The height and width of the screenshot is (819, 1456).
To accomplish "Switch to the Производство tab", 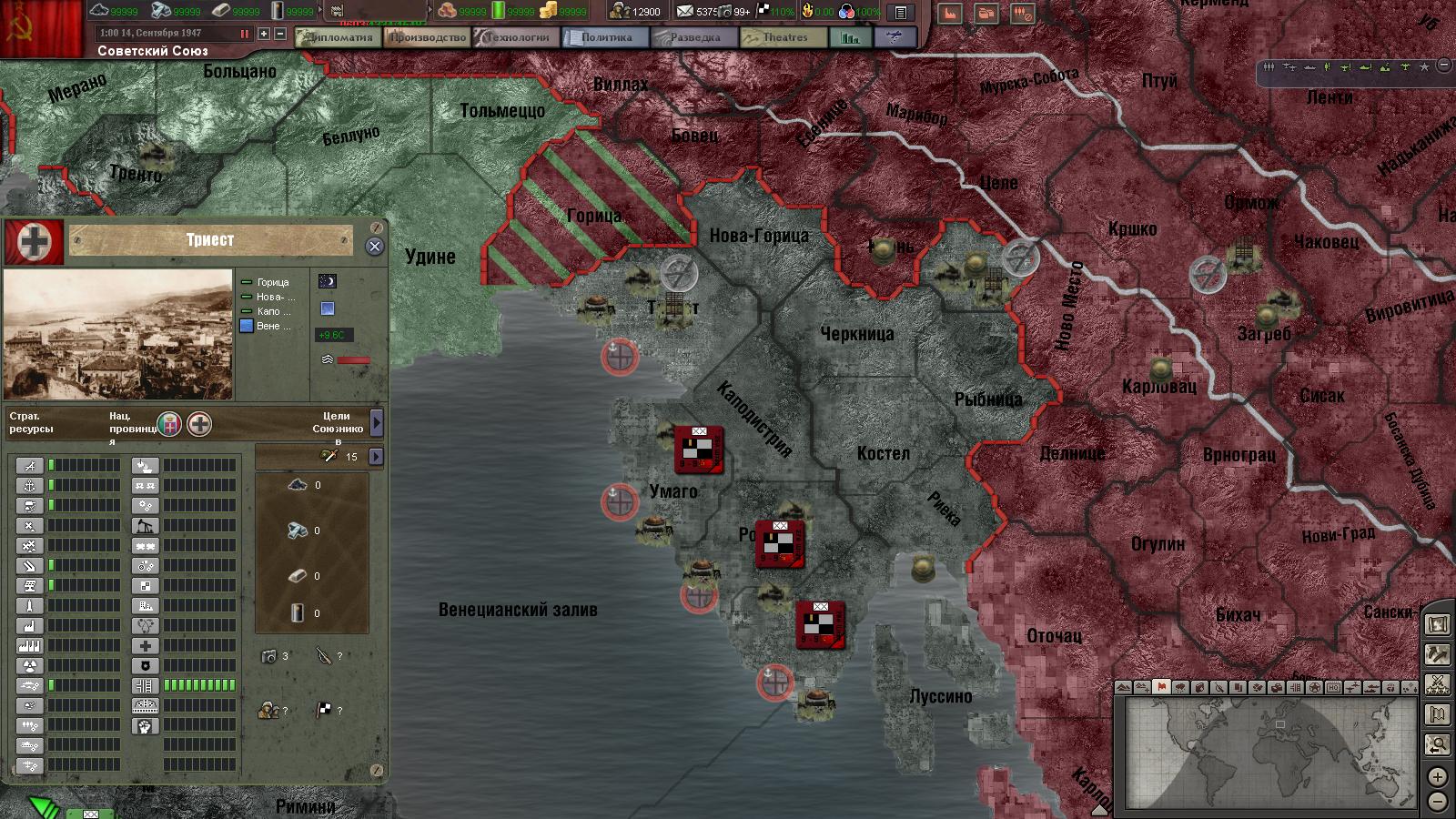I will tap(427, 37).
